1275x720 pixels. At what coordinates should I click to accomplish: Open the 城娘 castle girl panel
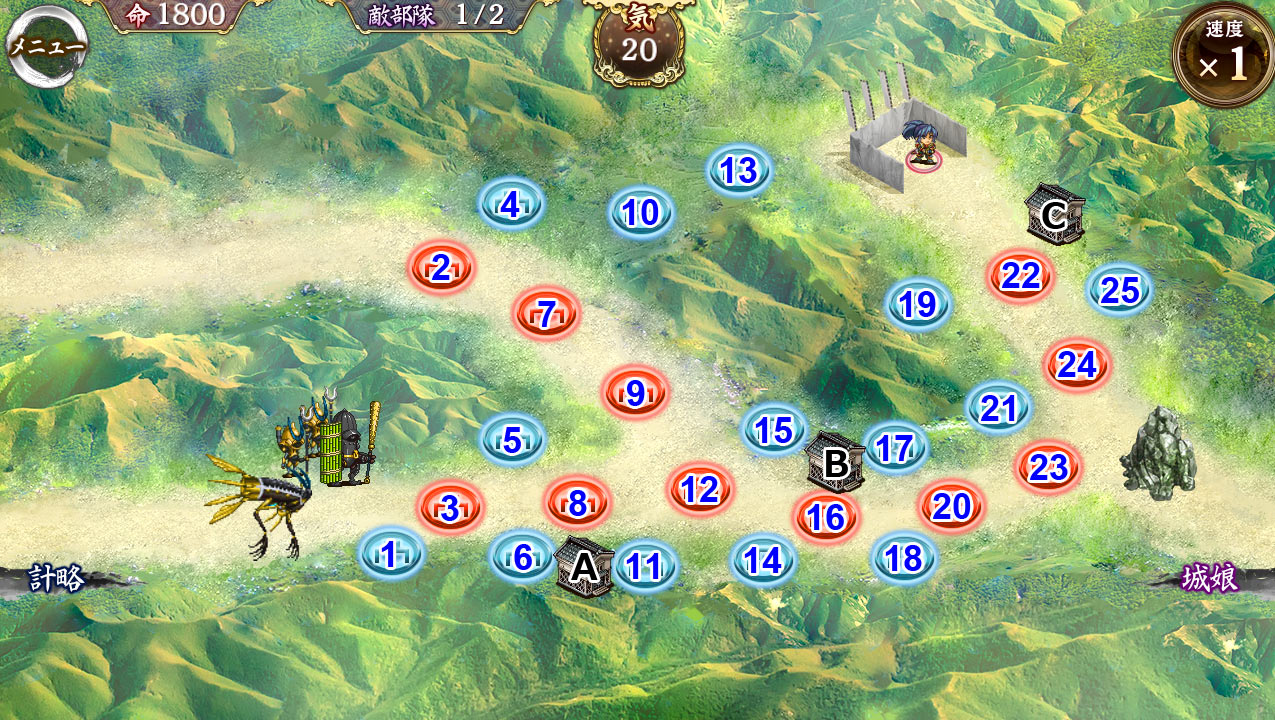1209,578
